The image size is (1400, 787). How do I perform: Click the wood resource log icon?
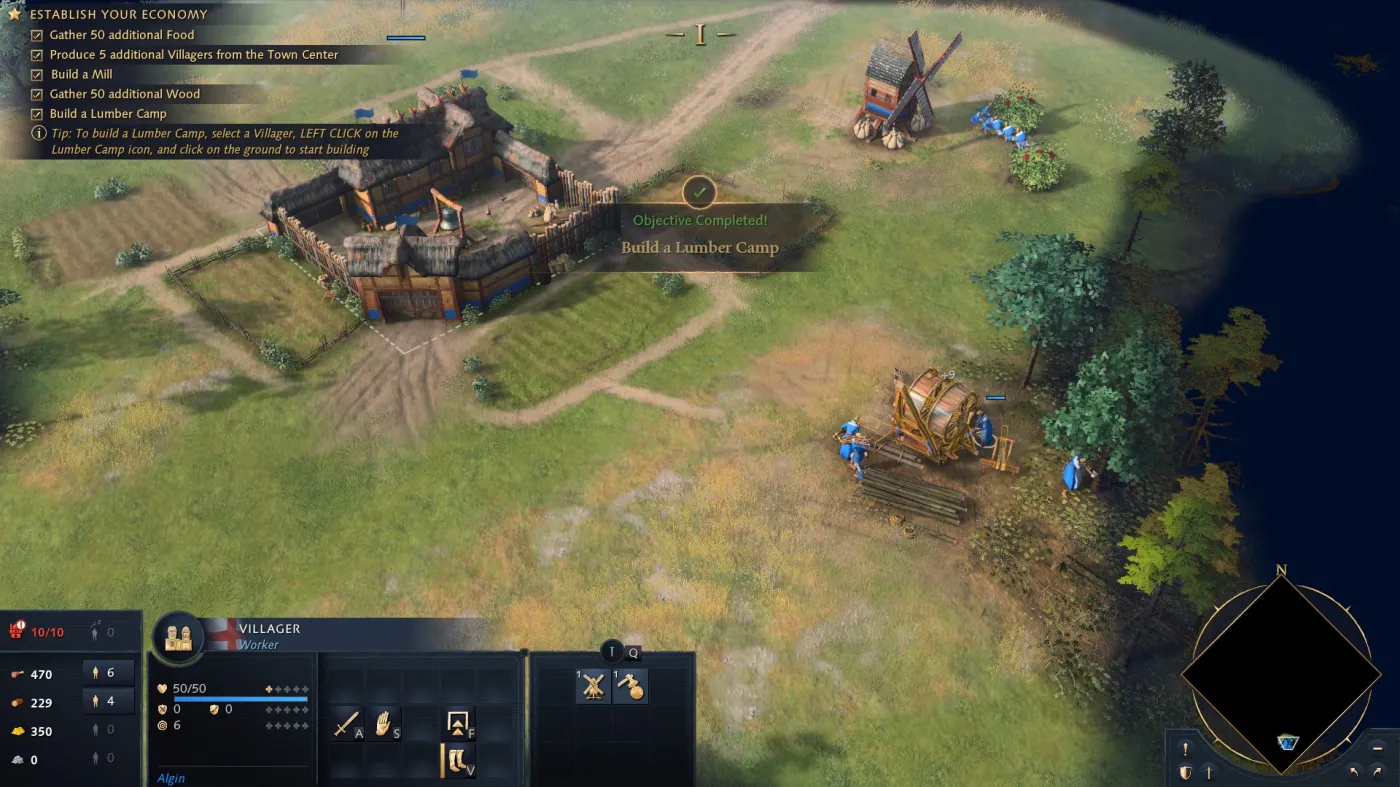click(x=18, y=702)
